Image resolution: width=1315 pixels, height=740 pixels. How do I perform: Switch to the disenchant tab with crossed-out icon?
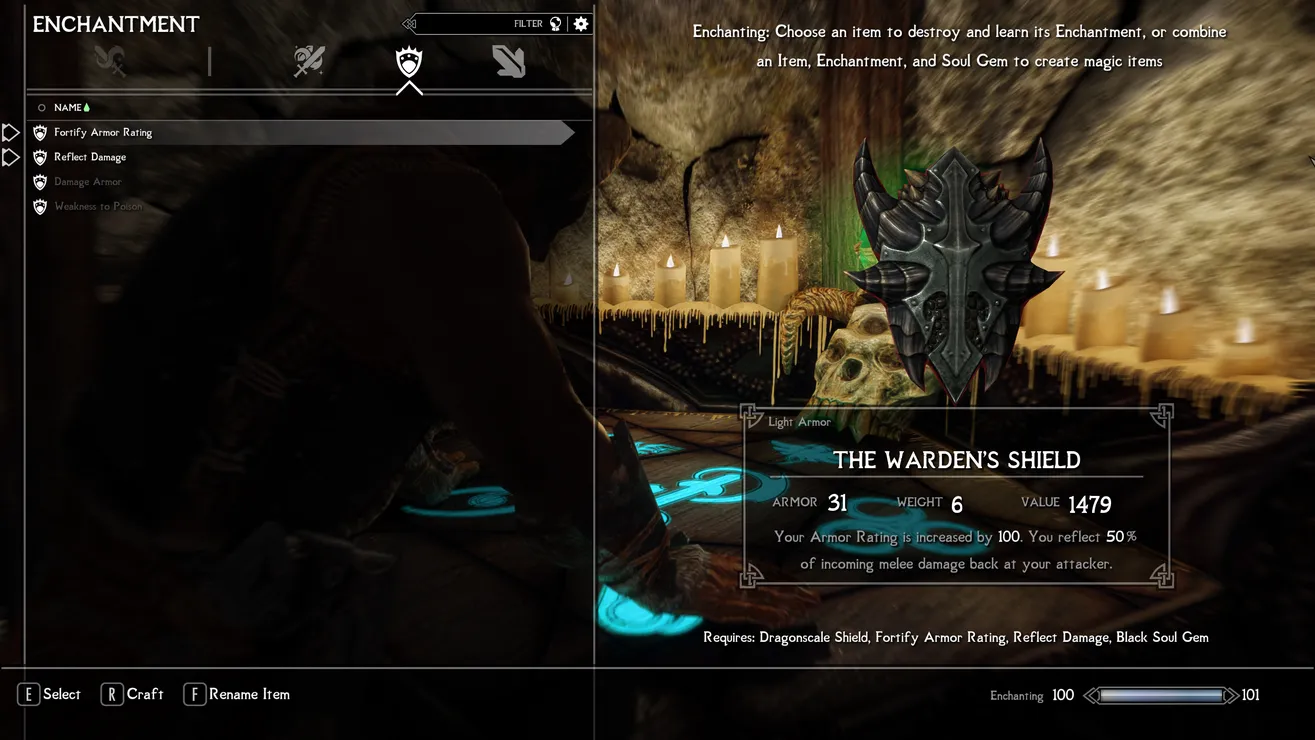pos(110,61)
